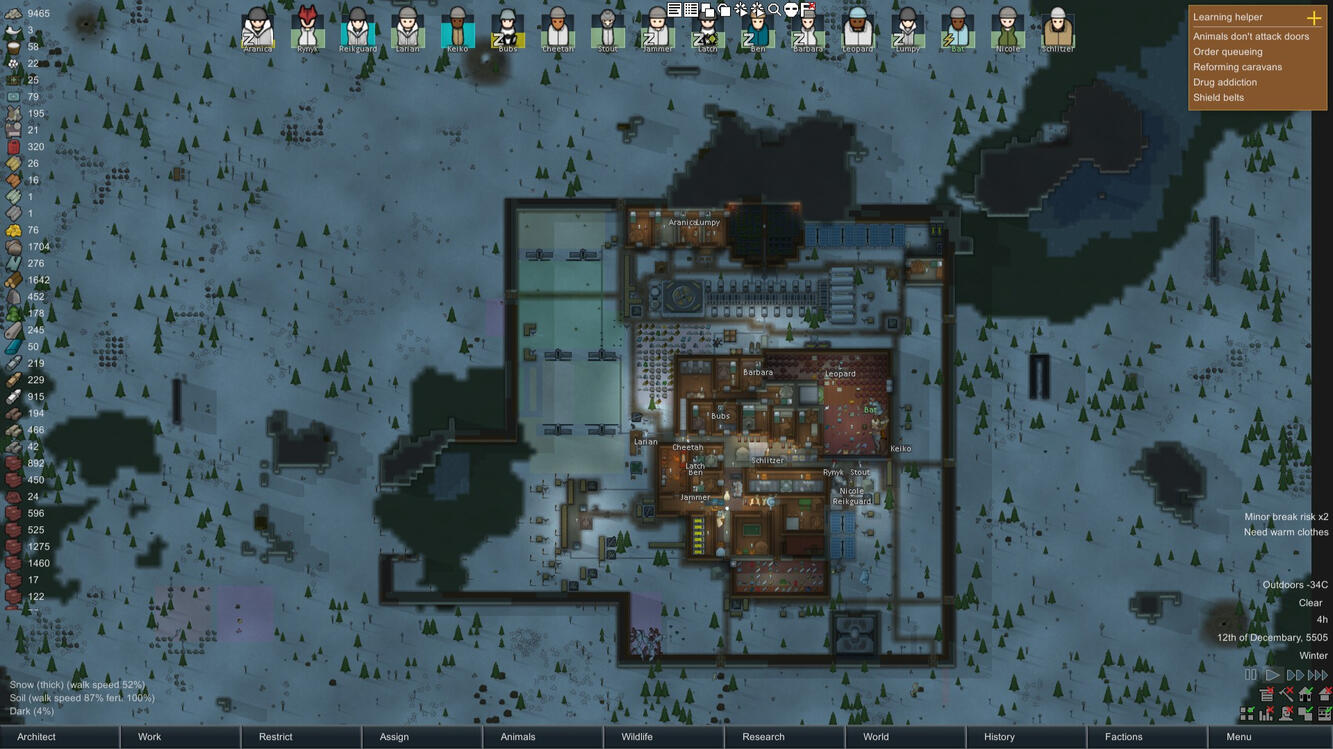Click the mask icon near the search magnifier
The height and width of the screenshot is (749, 1333).
[790, 10]
